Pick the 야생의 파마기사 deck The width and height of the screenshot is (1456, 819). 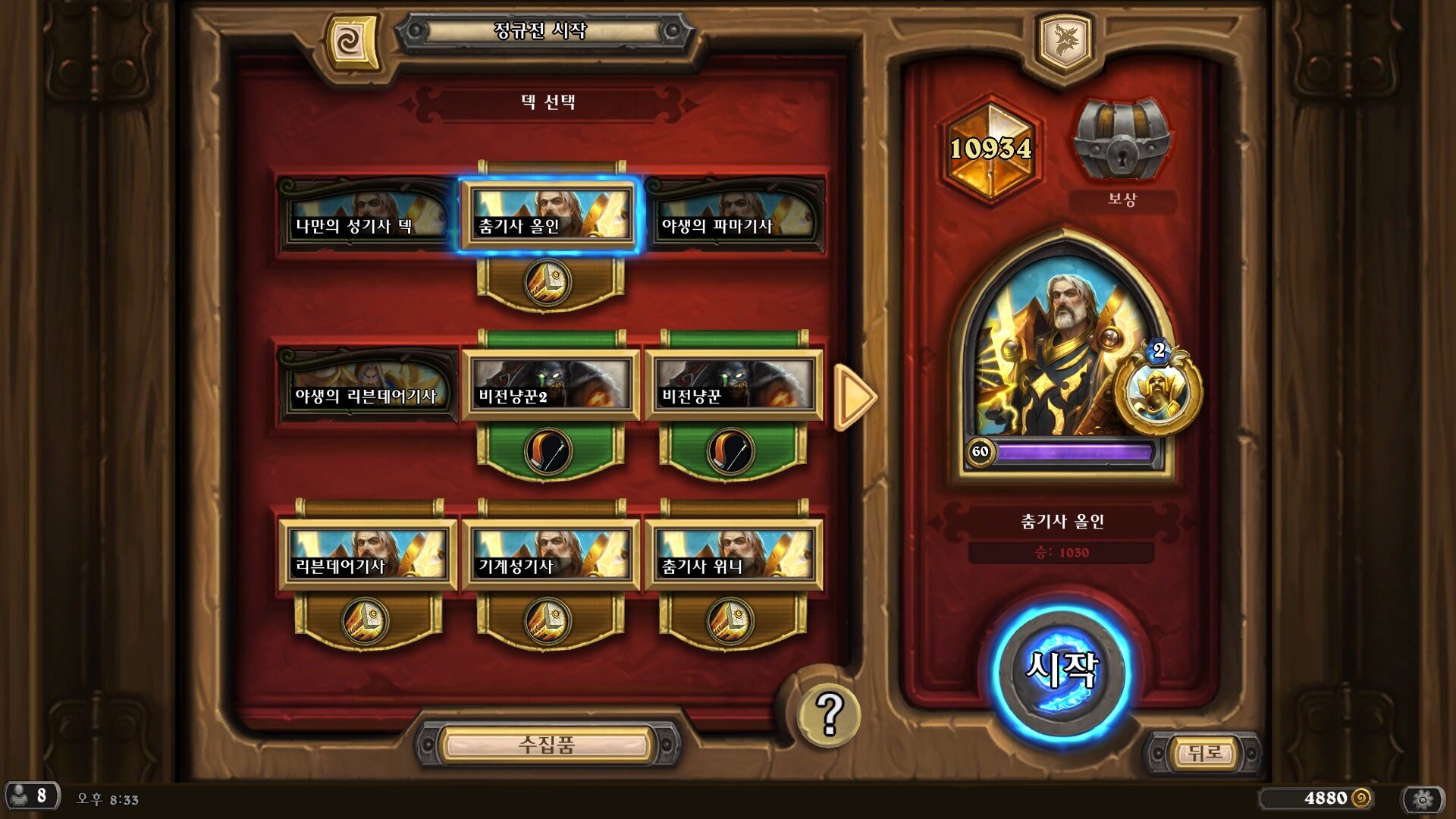pyautogui.click(x=733, y=218)
